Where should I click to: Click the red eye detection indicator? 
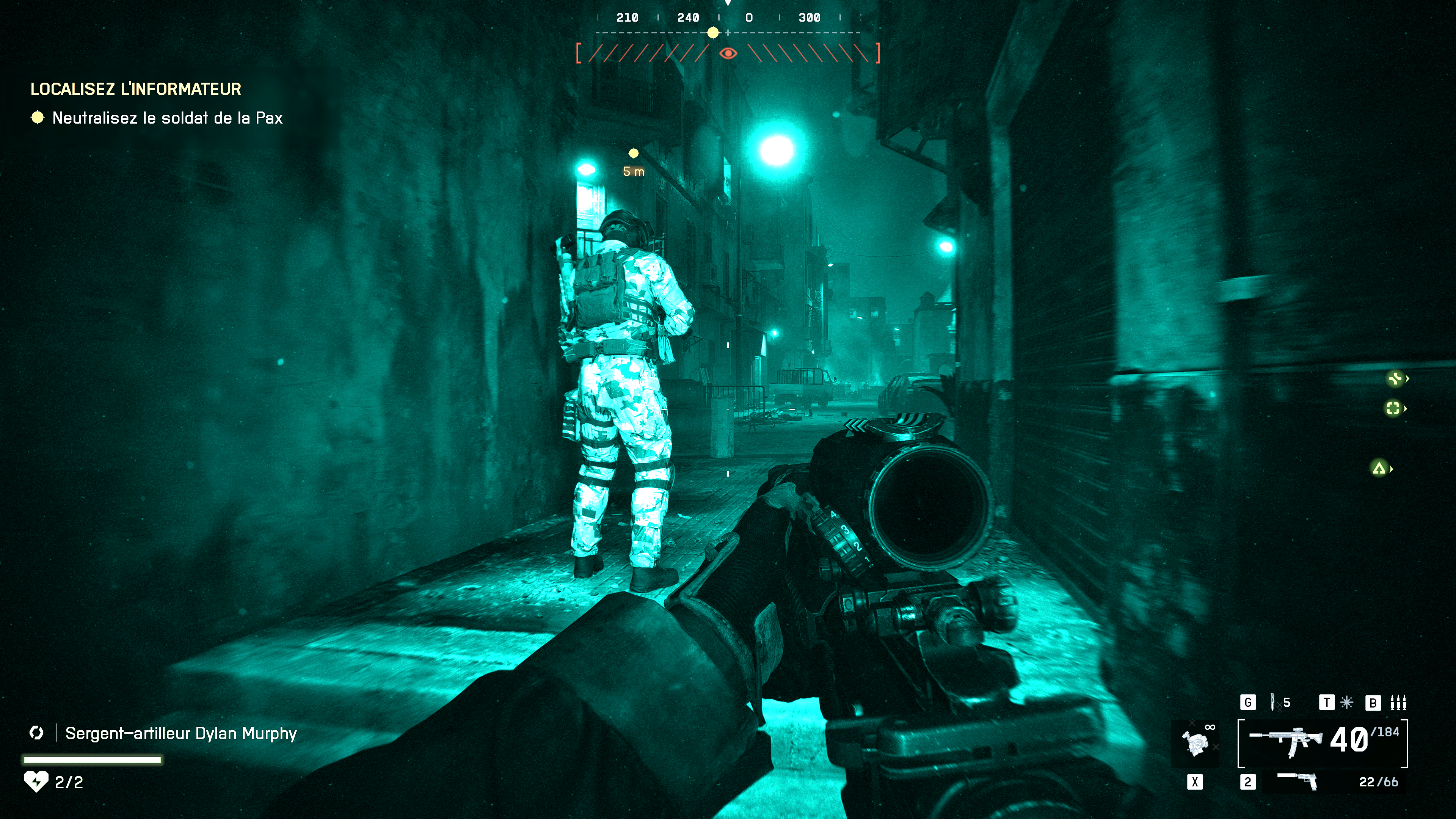pyautogui.click(x=728, y=54)
